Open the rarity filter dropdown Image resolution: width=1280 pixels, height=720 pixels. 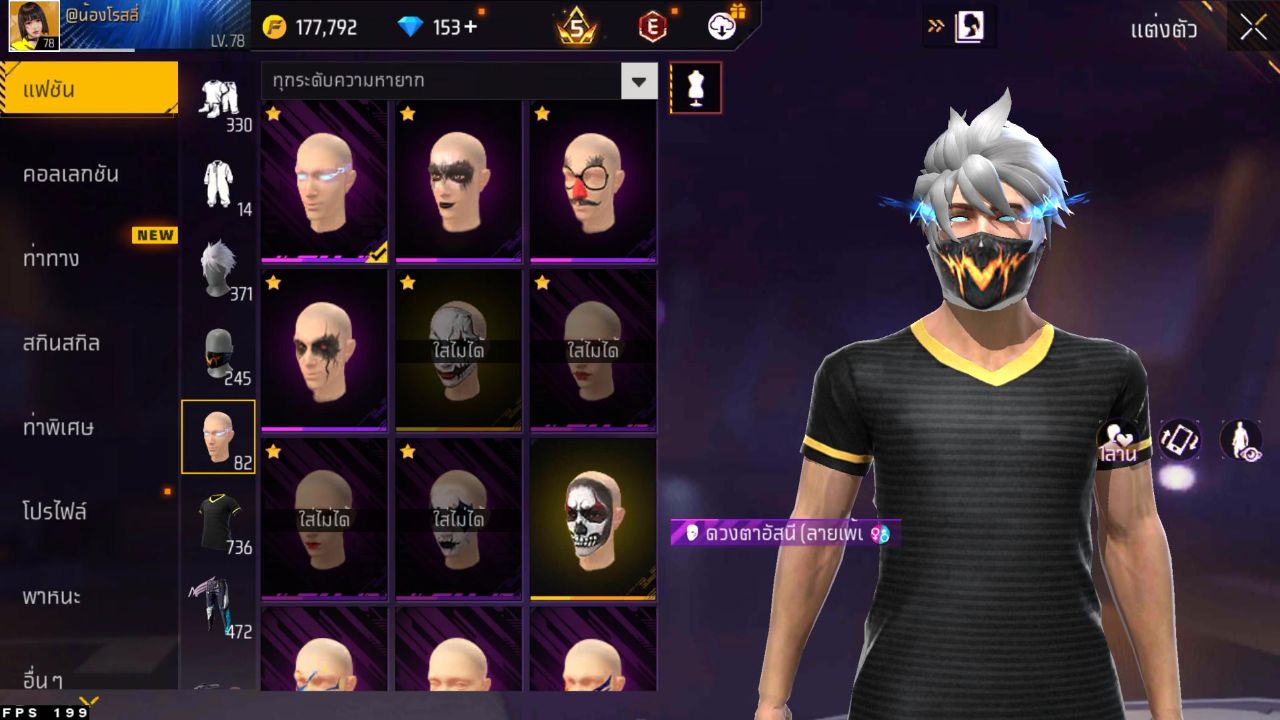[640, 81]
